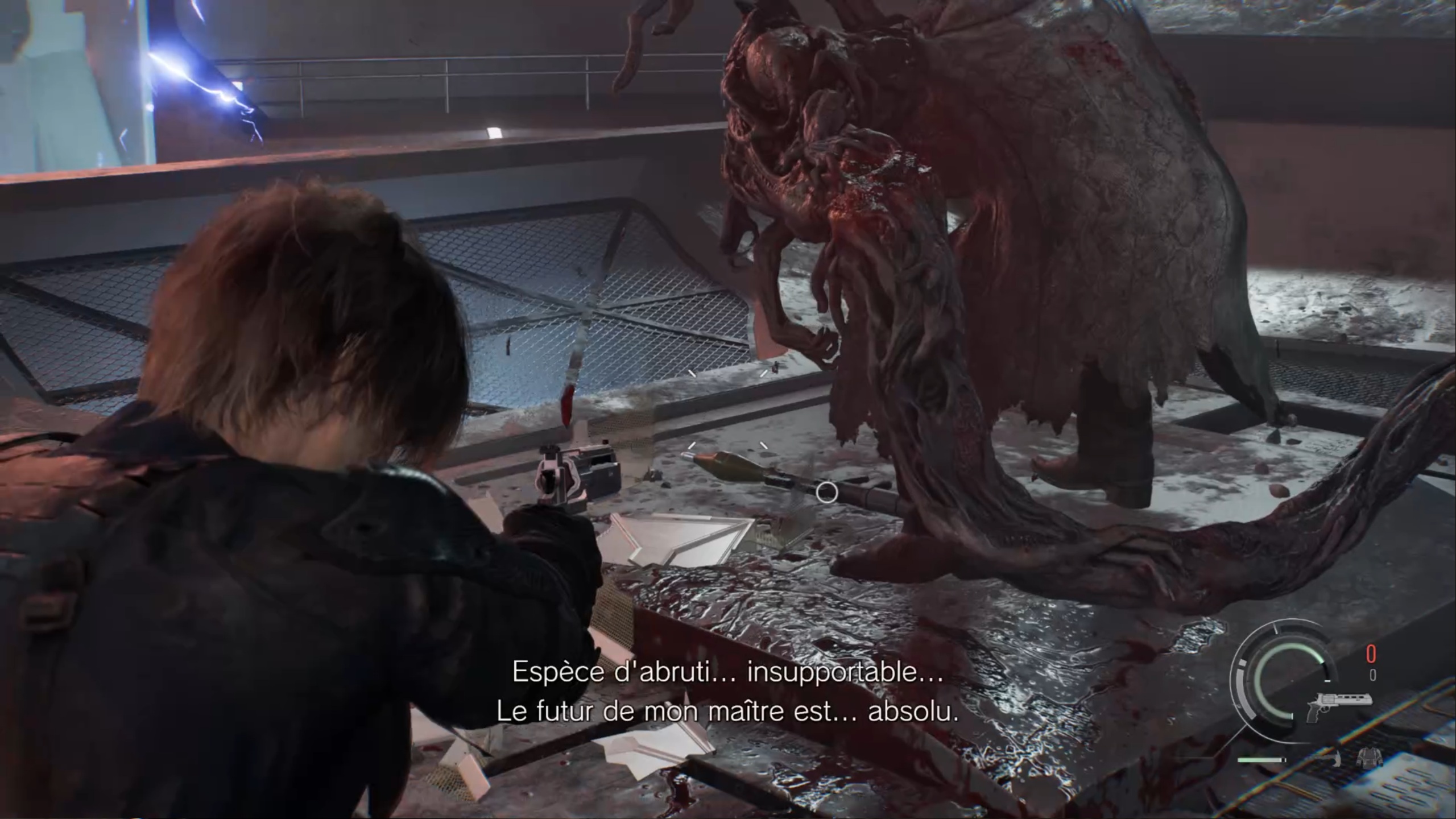Click the body armor vest icon

[x=1370, y=759]
